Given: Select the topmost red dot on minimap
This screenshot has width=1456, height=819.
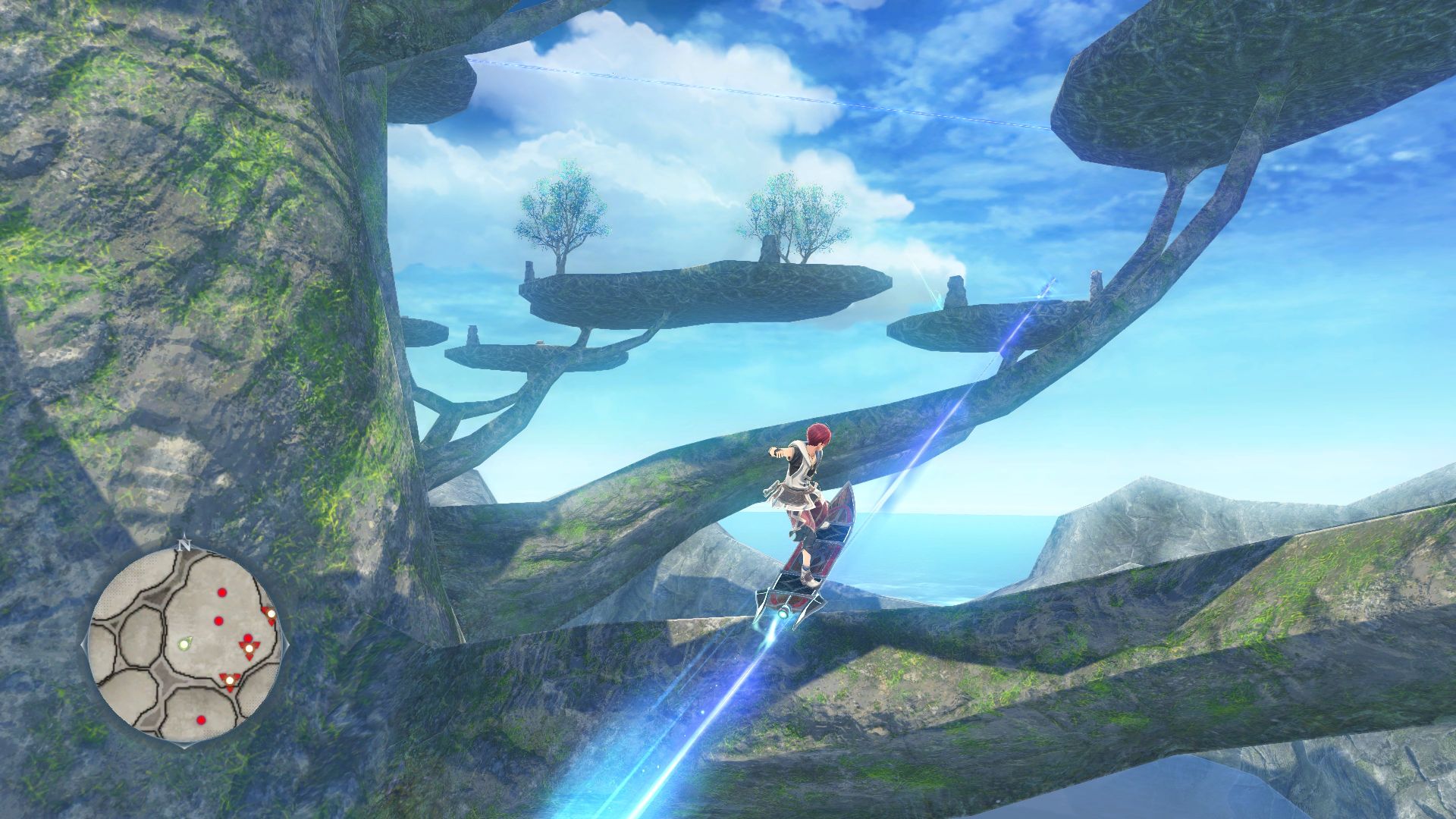Looking at the screenshot, I should coord(222,592).
